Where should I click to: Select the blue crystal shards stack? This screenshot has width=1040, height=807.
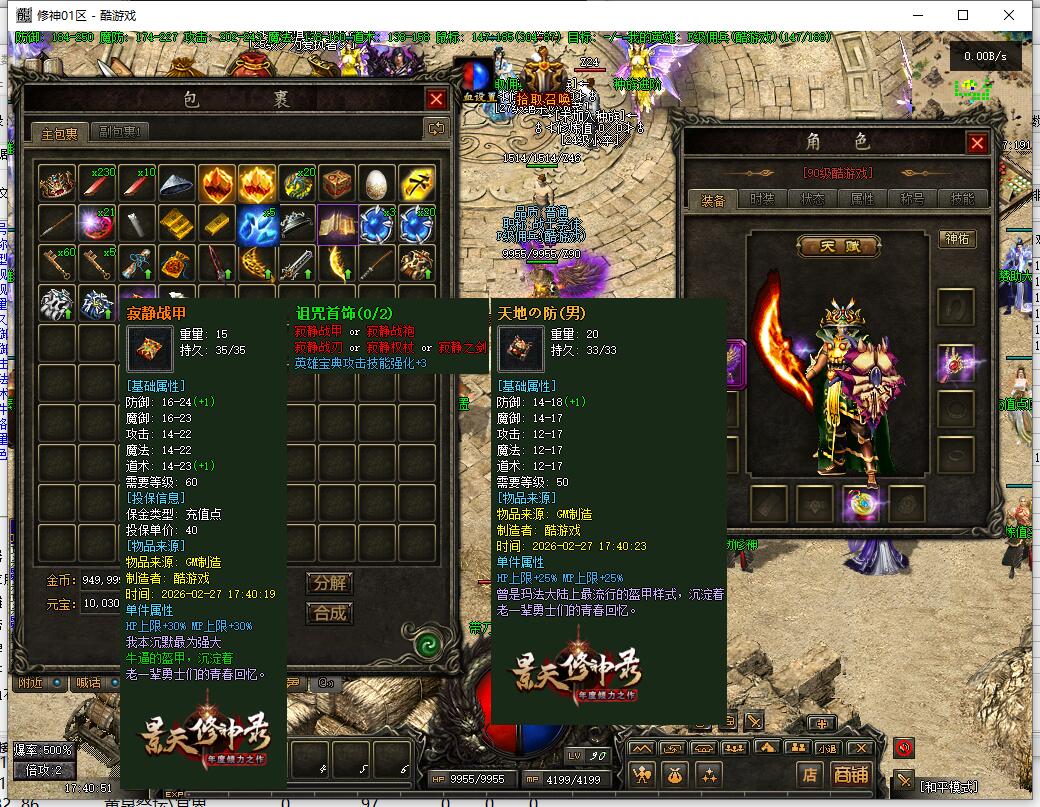257,225
